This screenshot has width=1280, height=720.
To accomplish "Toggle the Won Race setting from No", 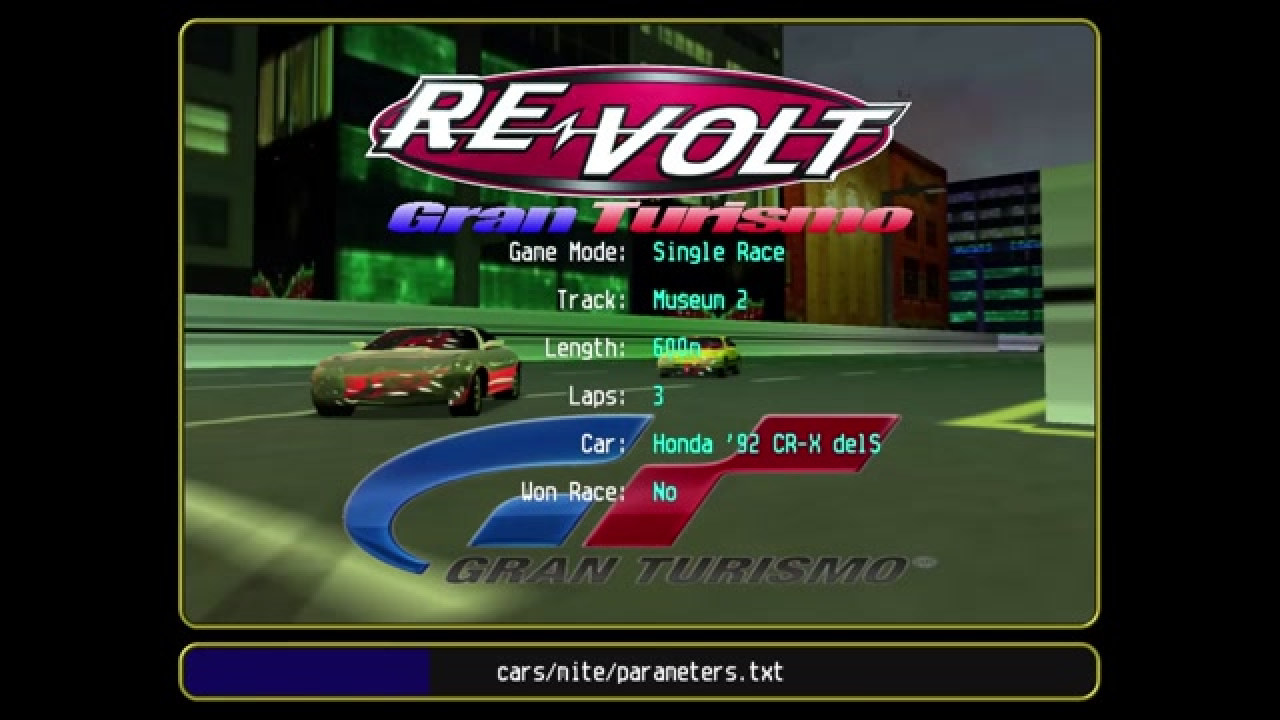I will pos(665,492).
